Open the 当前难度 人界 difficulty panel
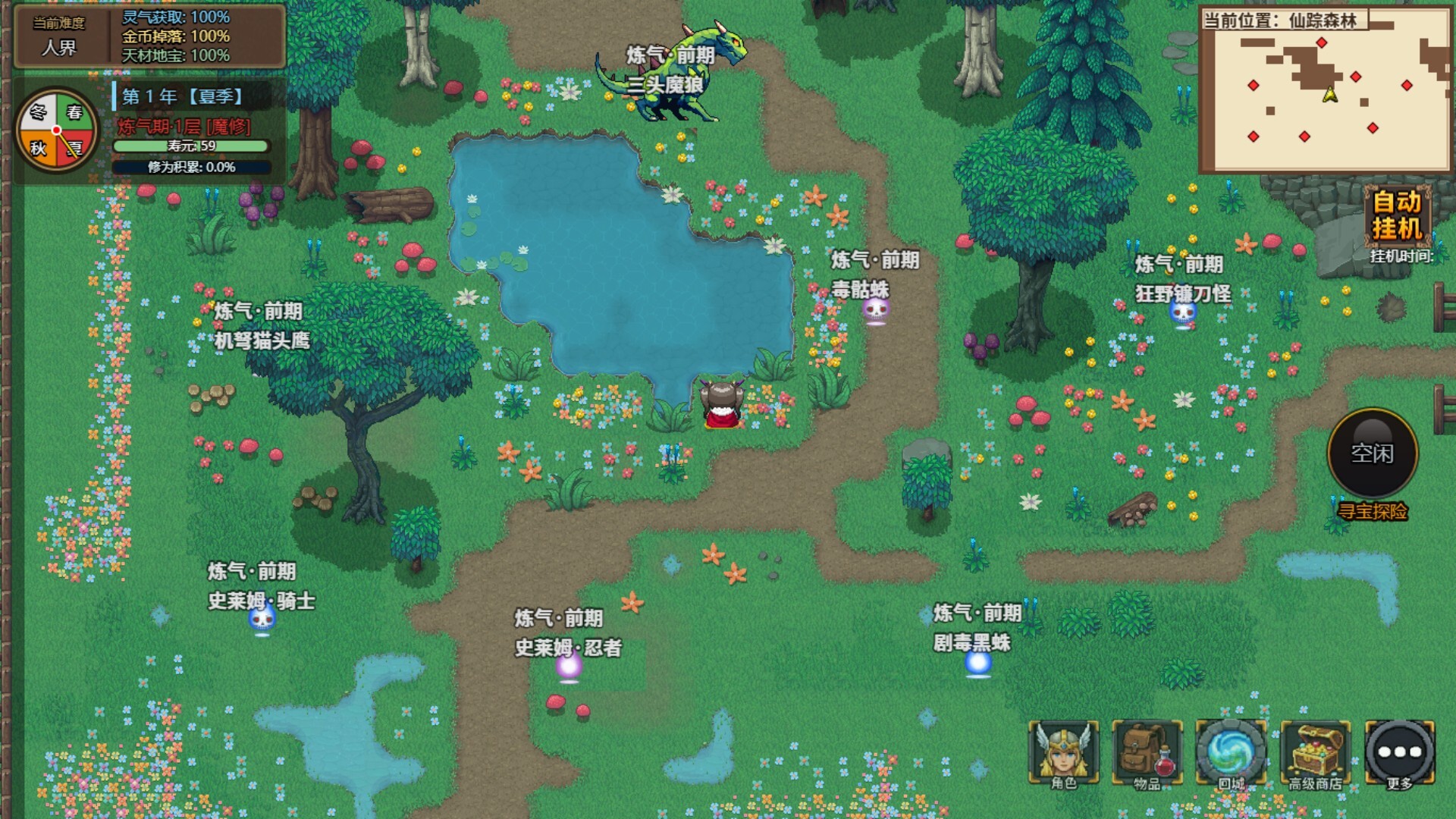Viewport: 1456px width, 819px height. coord(59,36)
